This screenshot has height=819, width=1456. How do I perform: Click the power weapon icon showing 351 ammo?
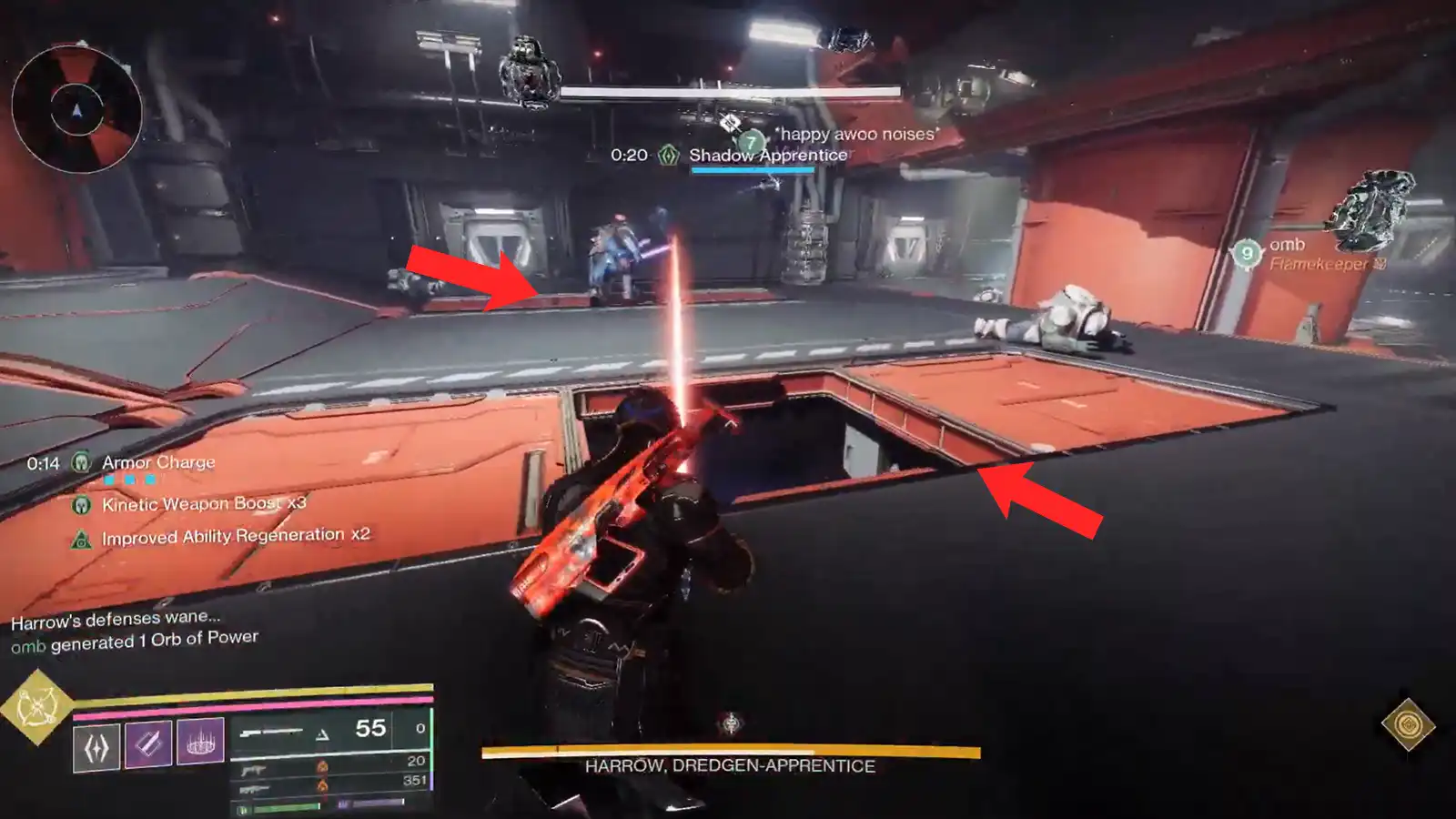pyautogui.click(x=257, y=788)
